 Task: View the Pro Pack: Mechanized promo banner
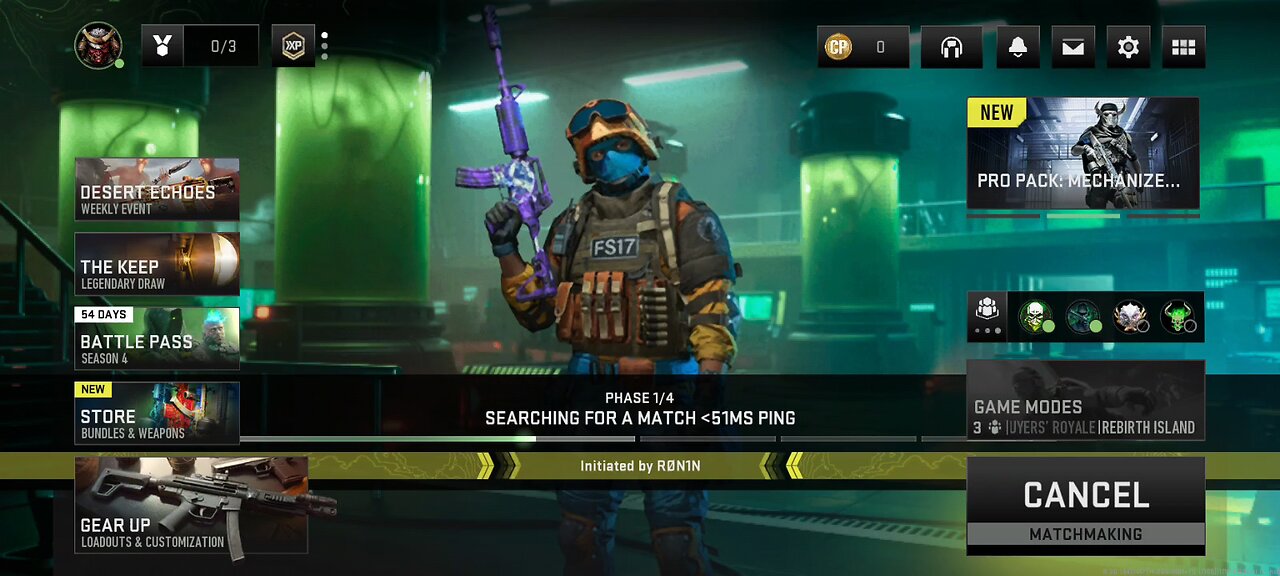(x=1083, y=153)
